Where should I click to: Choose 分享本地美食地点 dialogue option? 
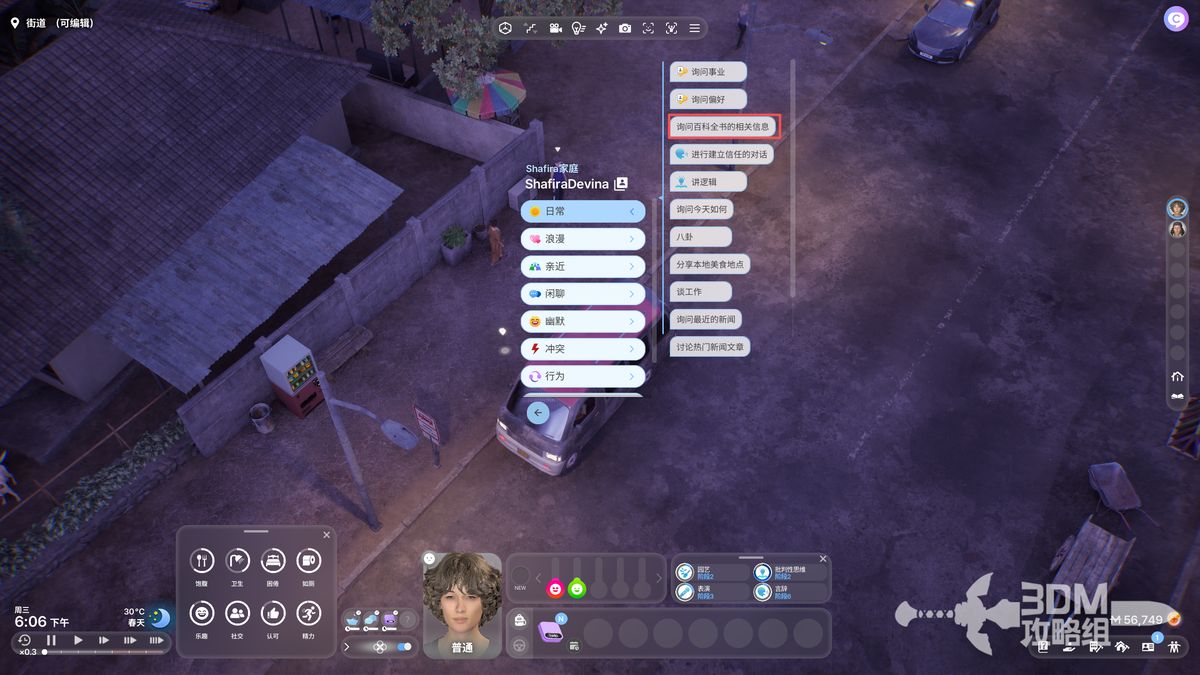[x=710, y=264]
